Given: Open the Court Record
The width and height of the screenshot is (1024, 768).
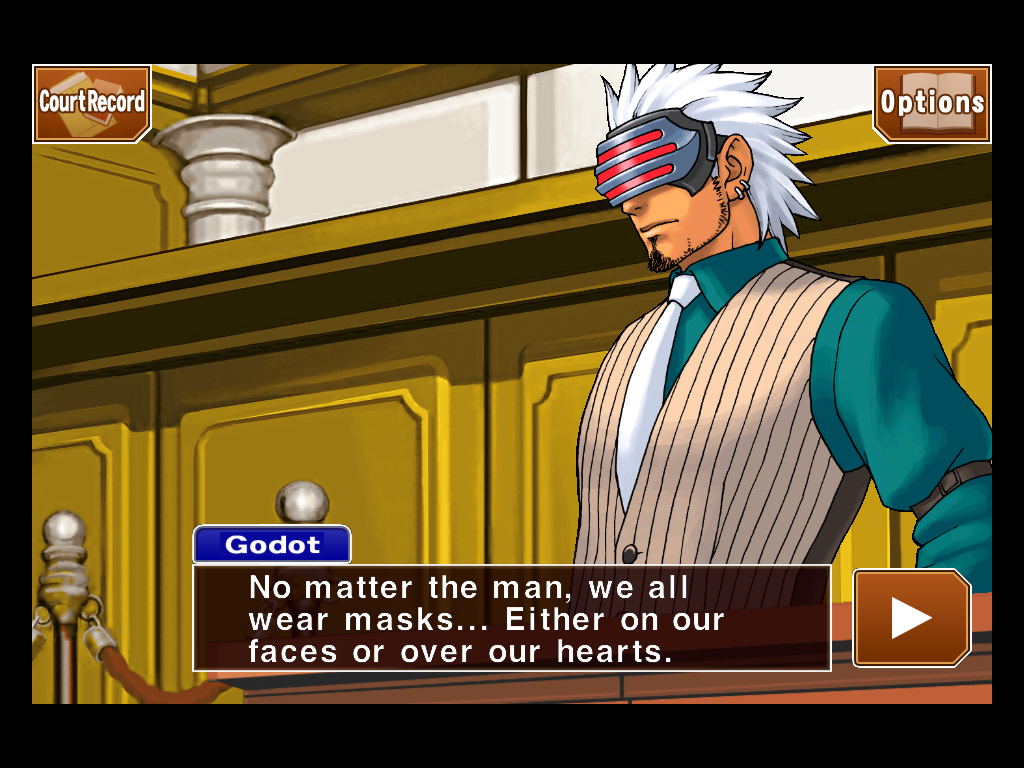Looking at the screenshot, I should coord(91,103).
